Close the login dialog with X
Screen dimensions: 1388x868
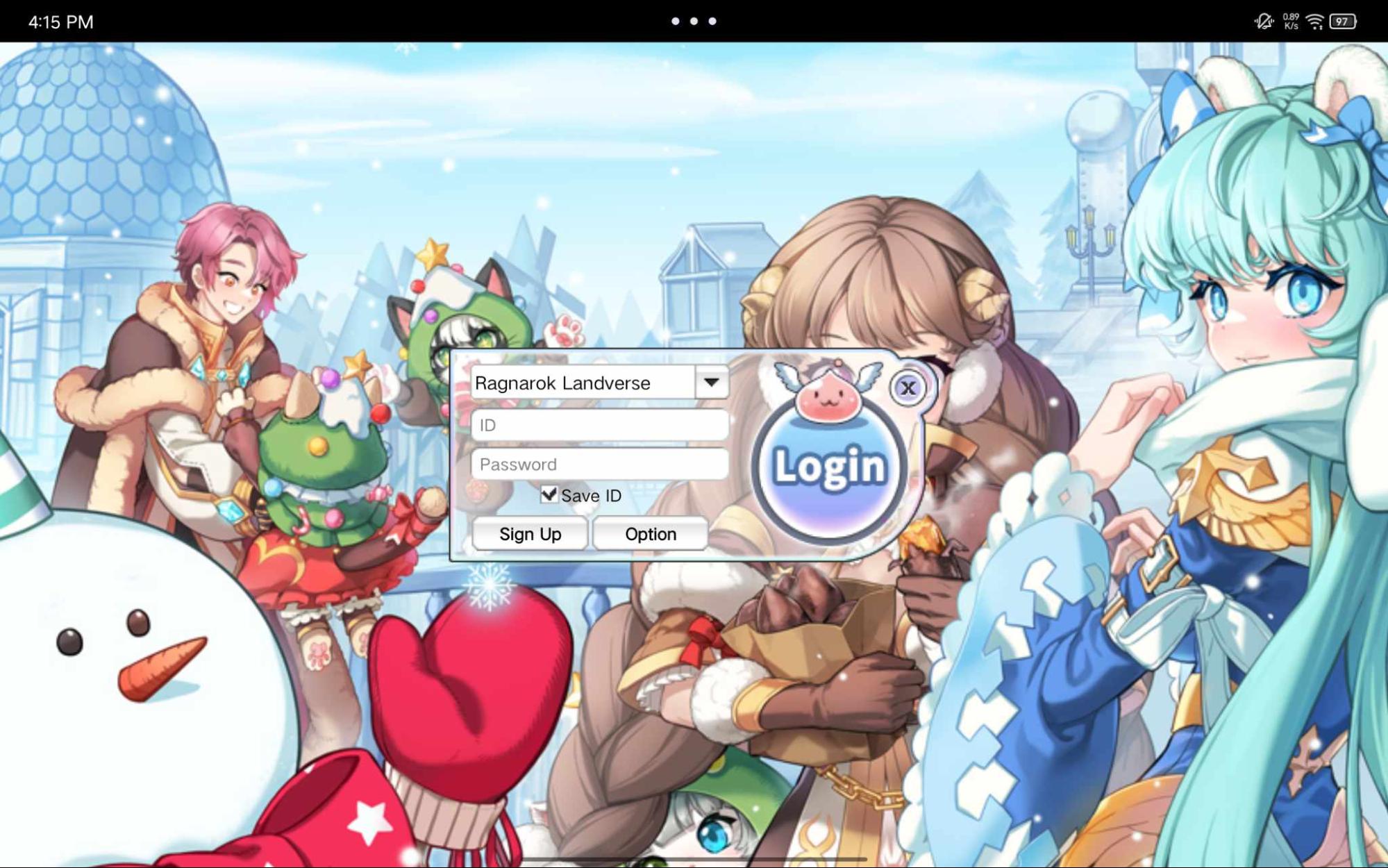pyautogui.click(x=908, y=387)
